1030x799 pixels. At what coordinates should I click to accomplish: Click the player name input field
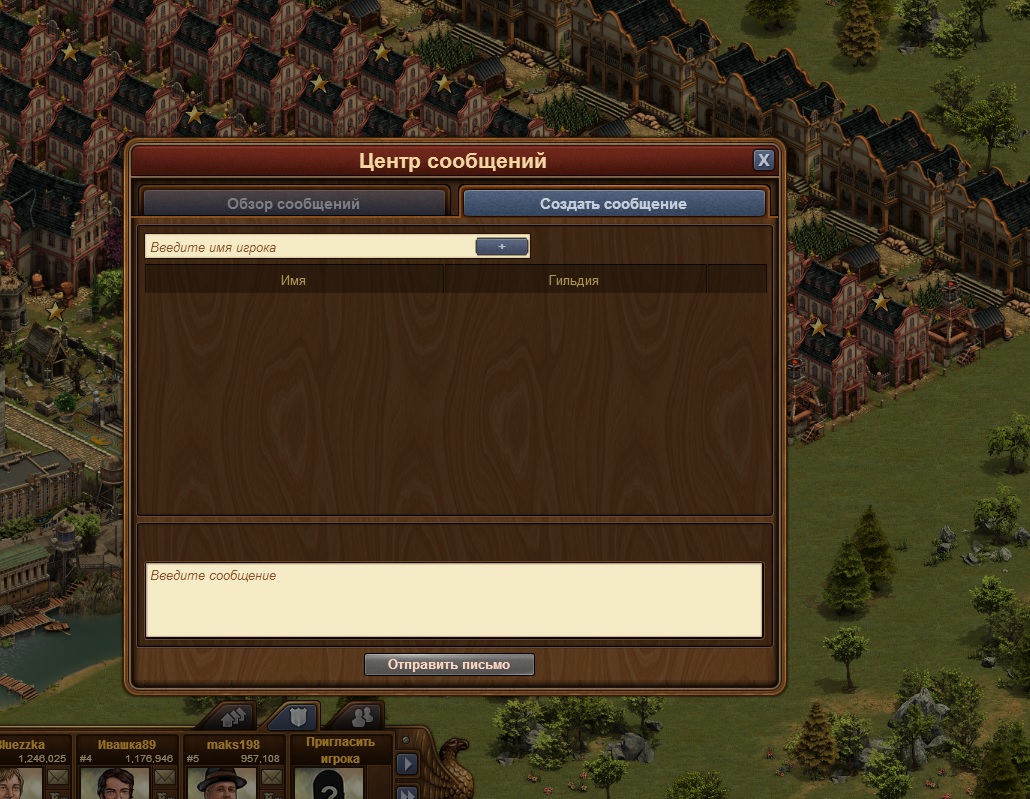[x=310, y=247]
